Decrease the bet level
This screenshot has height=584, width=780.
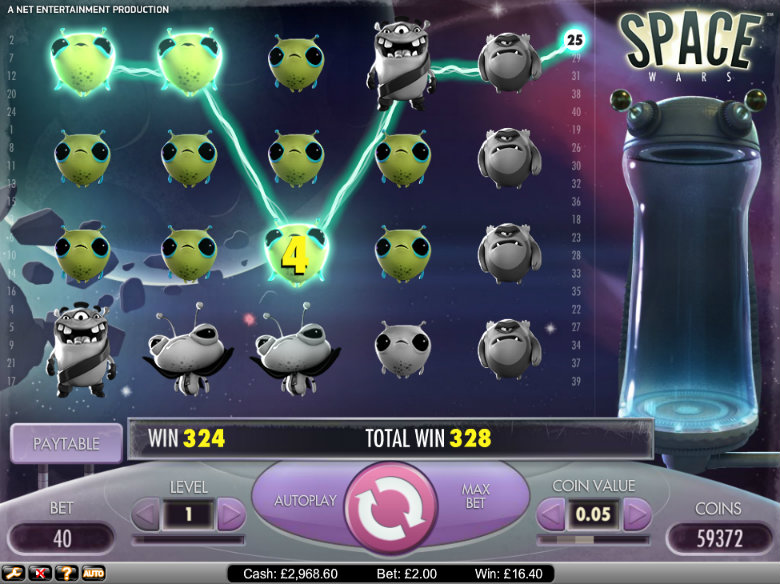point(146,515)
